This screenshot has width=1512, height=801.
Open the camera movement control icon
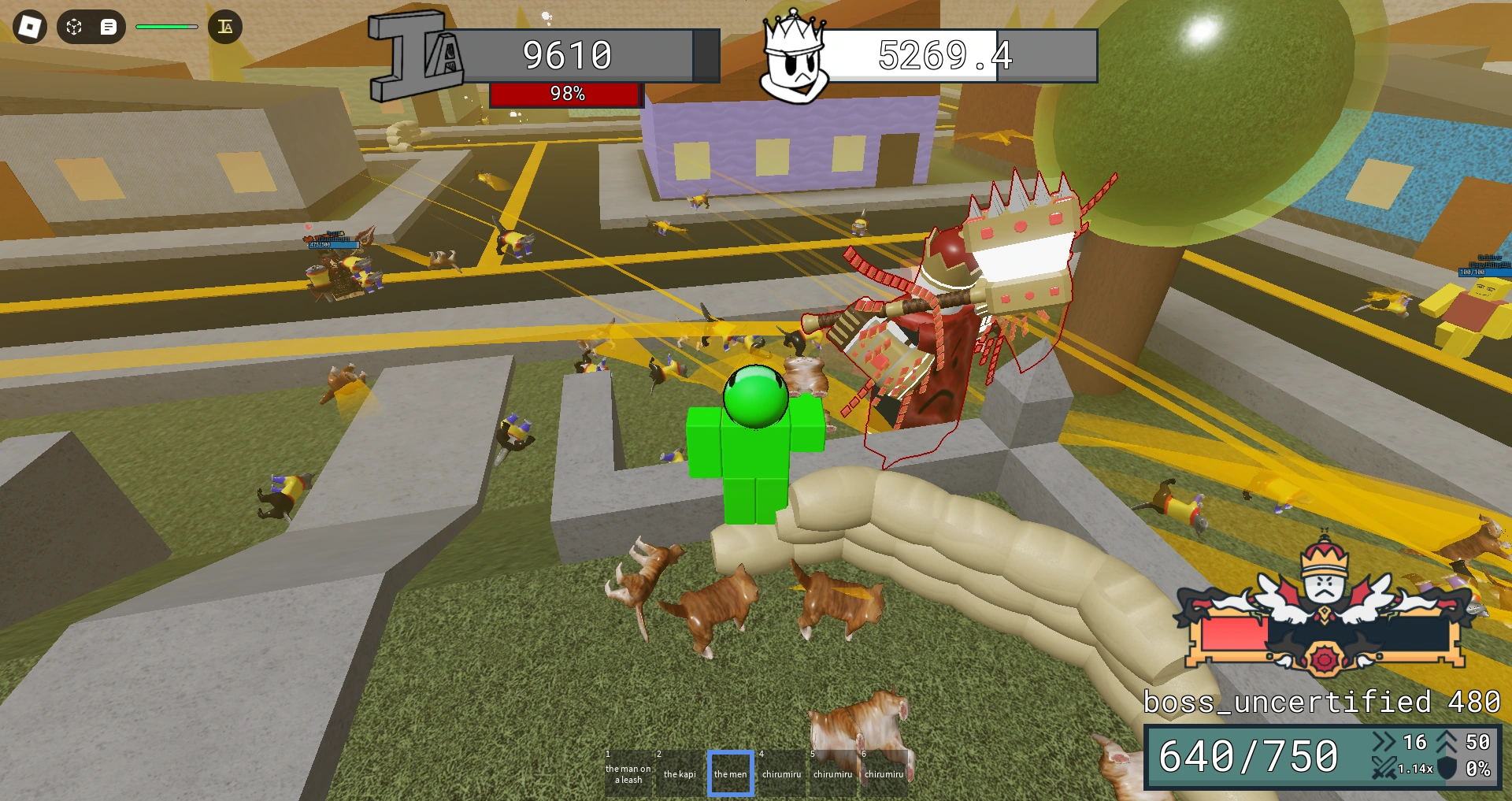pyautogui.click(x=74, y=27)
